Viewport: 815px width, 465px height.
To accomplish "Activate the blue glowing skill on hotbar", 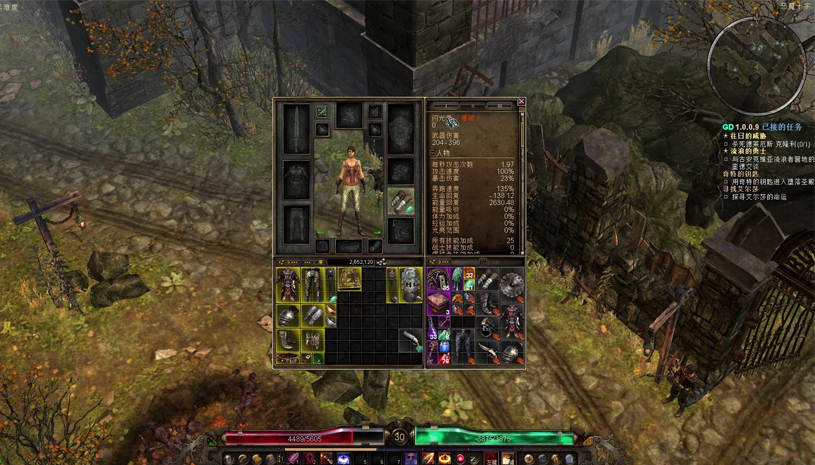I will (344, 459).
